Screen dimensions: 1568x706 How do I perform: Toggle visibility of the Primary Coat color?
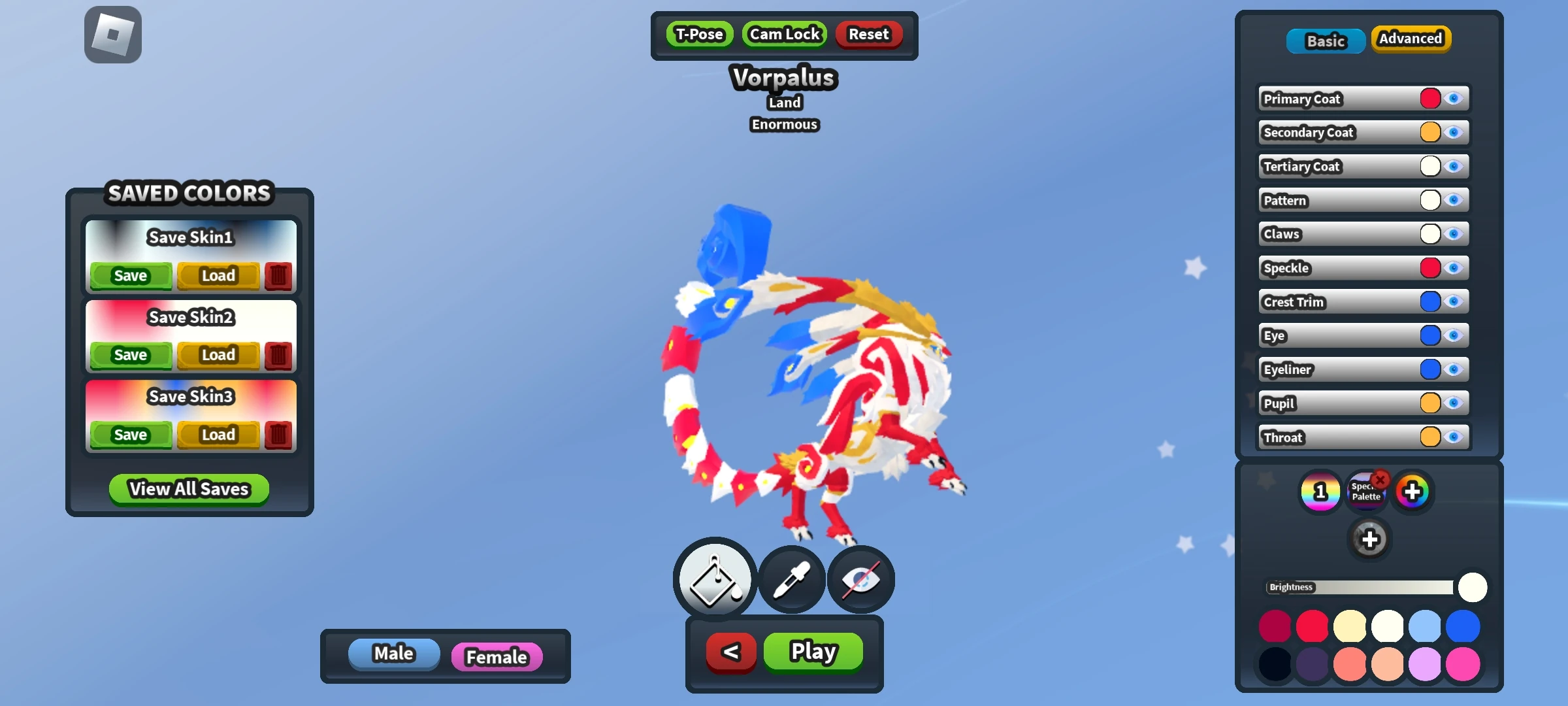coord(1455,98)
